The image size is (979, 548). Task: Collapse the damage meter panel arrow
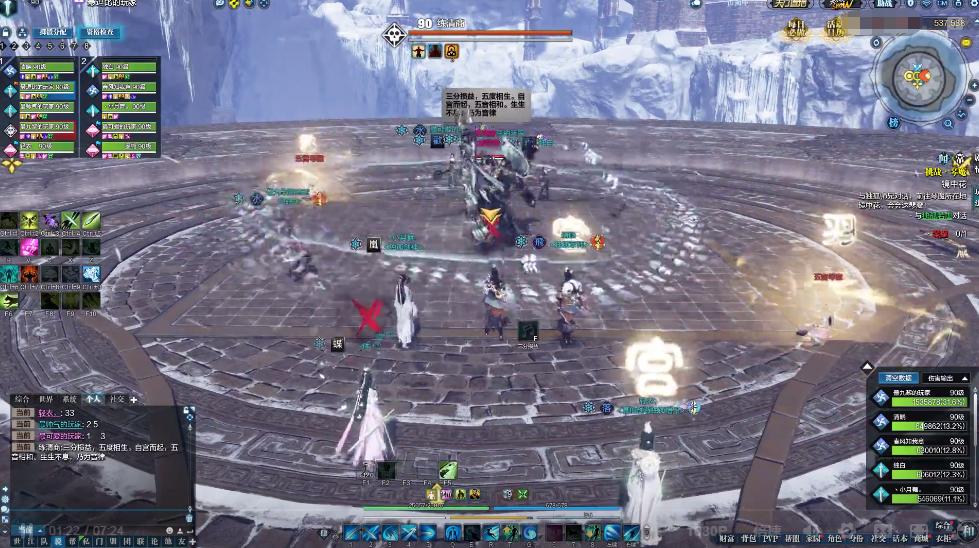pos(868,367)
